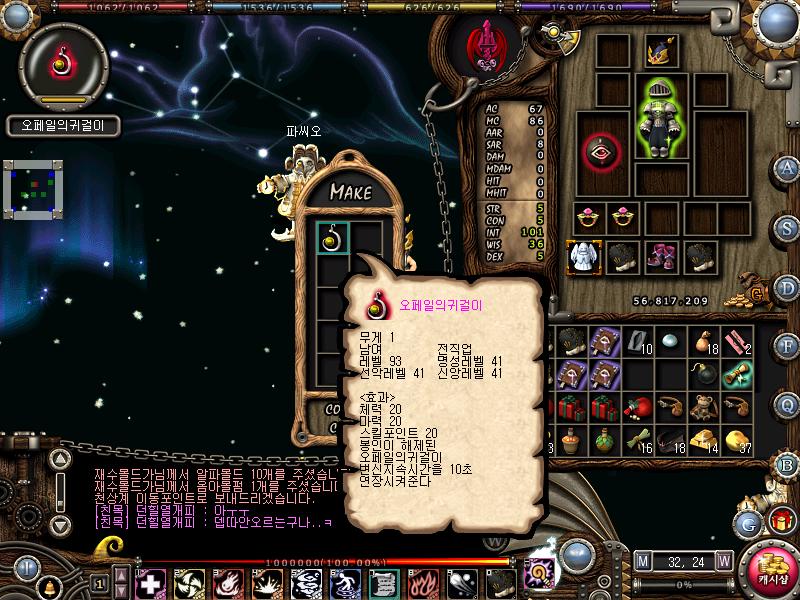Open the minimap panel
Viewport: 800px width, 600px height.
(33, 188)
